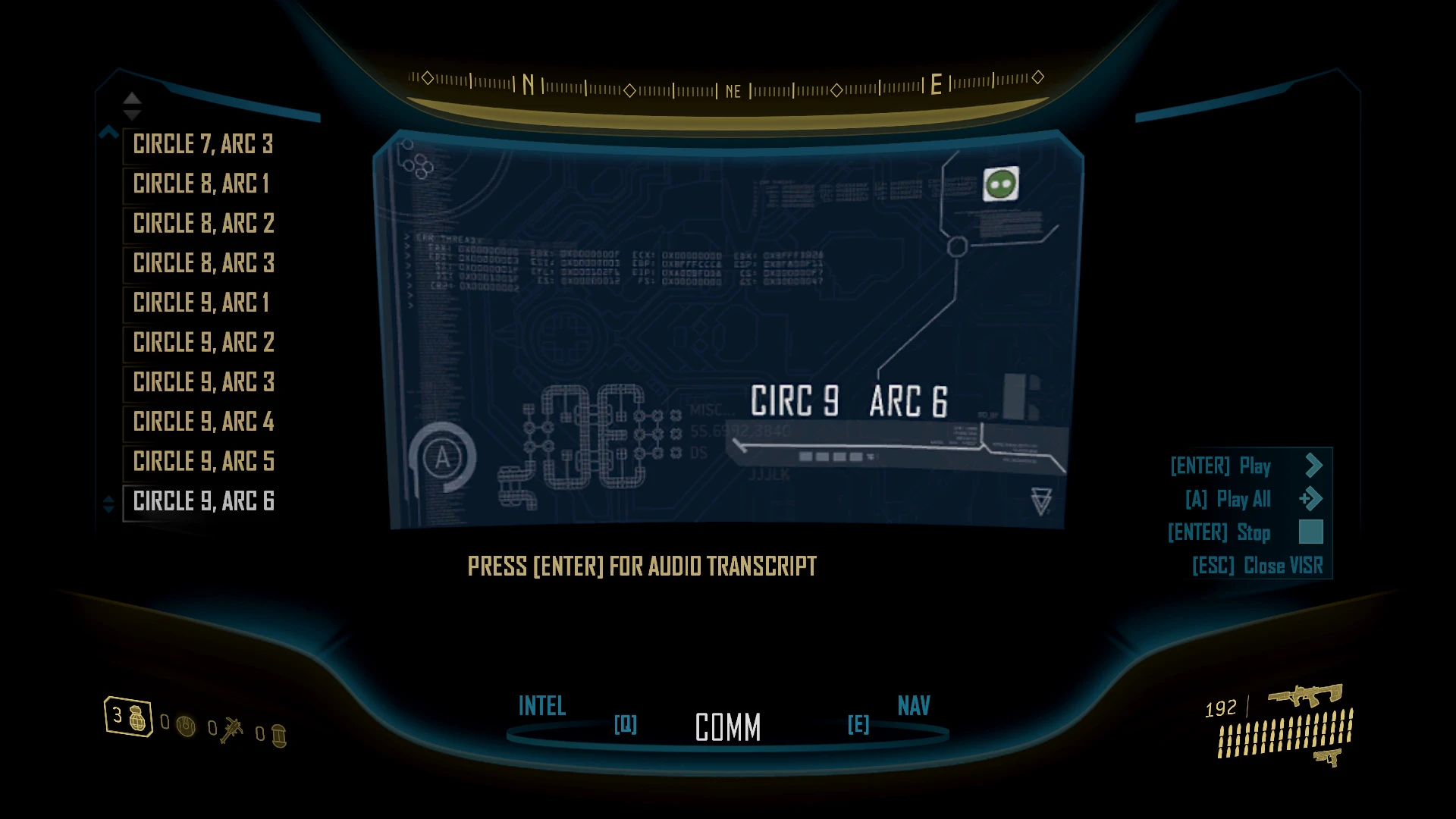Switch to the INTEL tab

coord(541,707)
